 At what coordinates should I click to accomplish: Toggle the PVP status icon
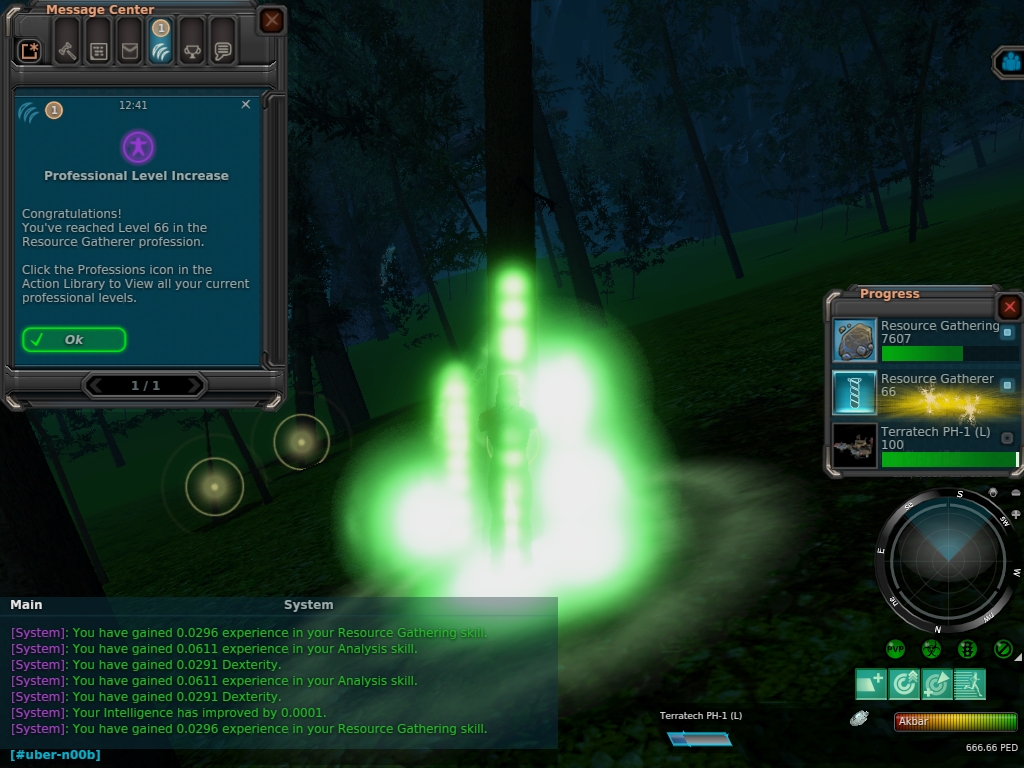coord(895,649)
